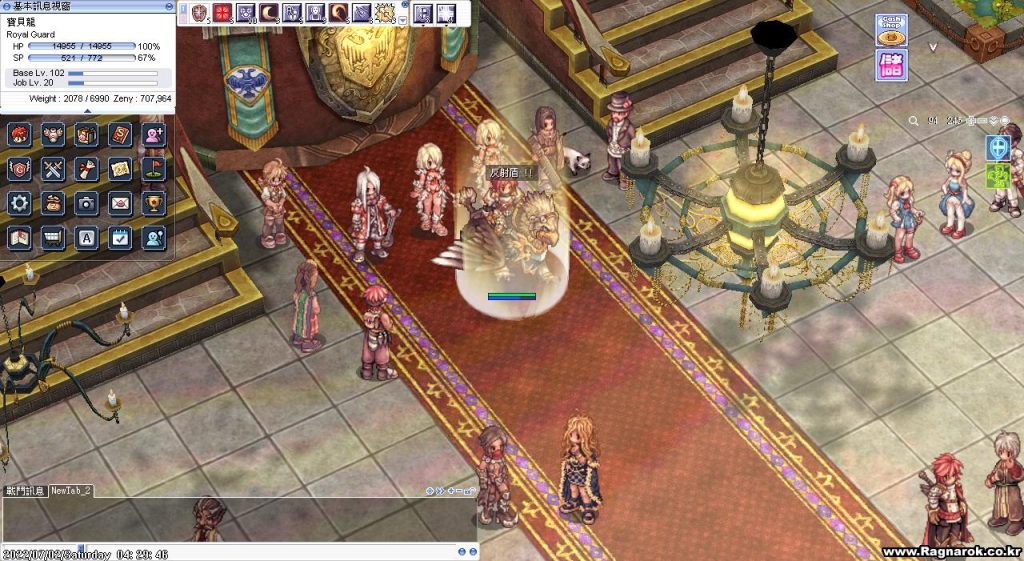Open the world map scroll icon
Image resolution: width=1024 pixels, height=561 pixels.
(20, 237)
